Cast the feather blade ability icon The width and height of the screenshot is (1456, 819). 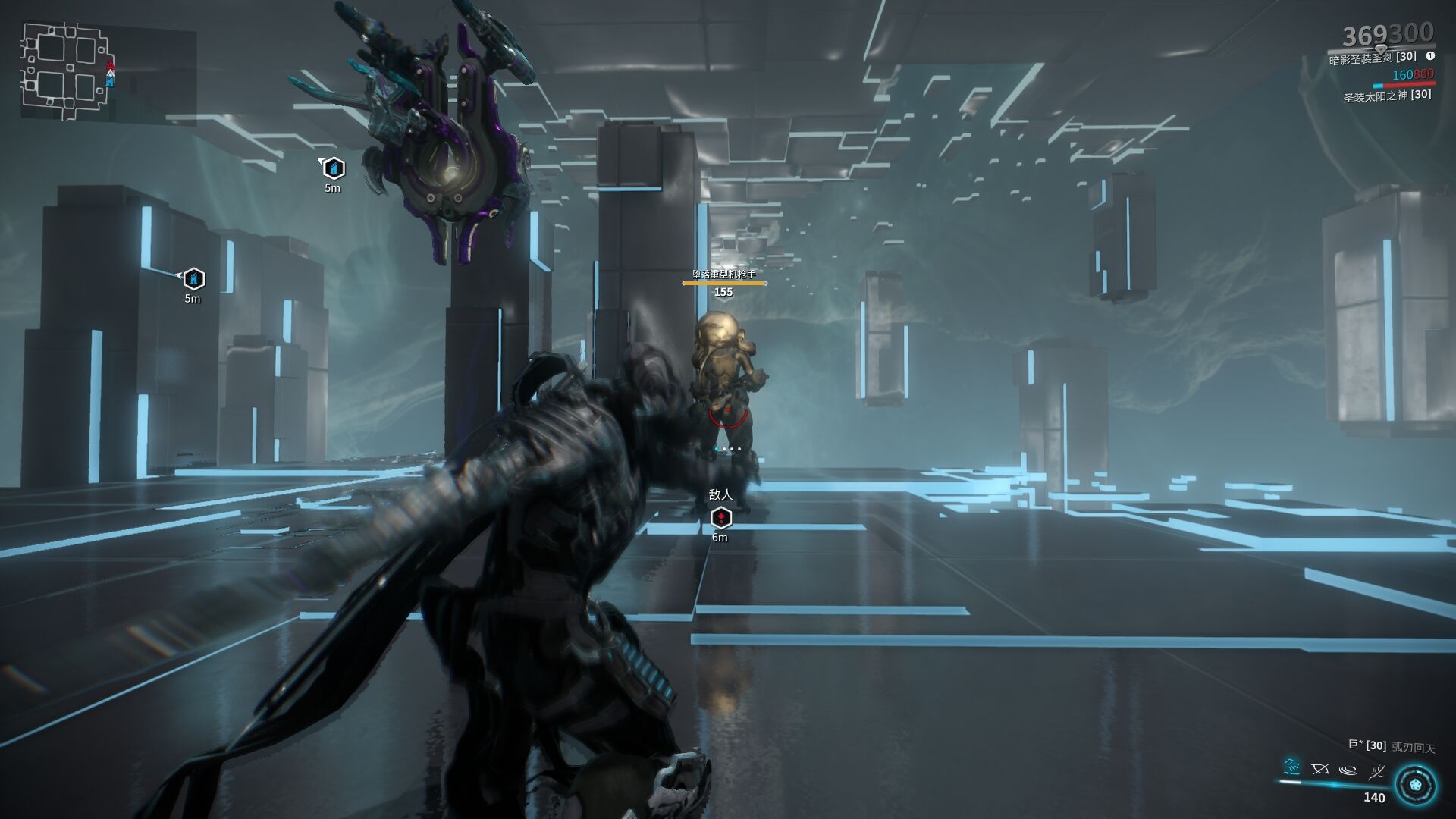[1376, 772]
